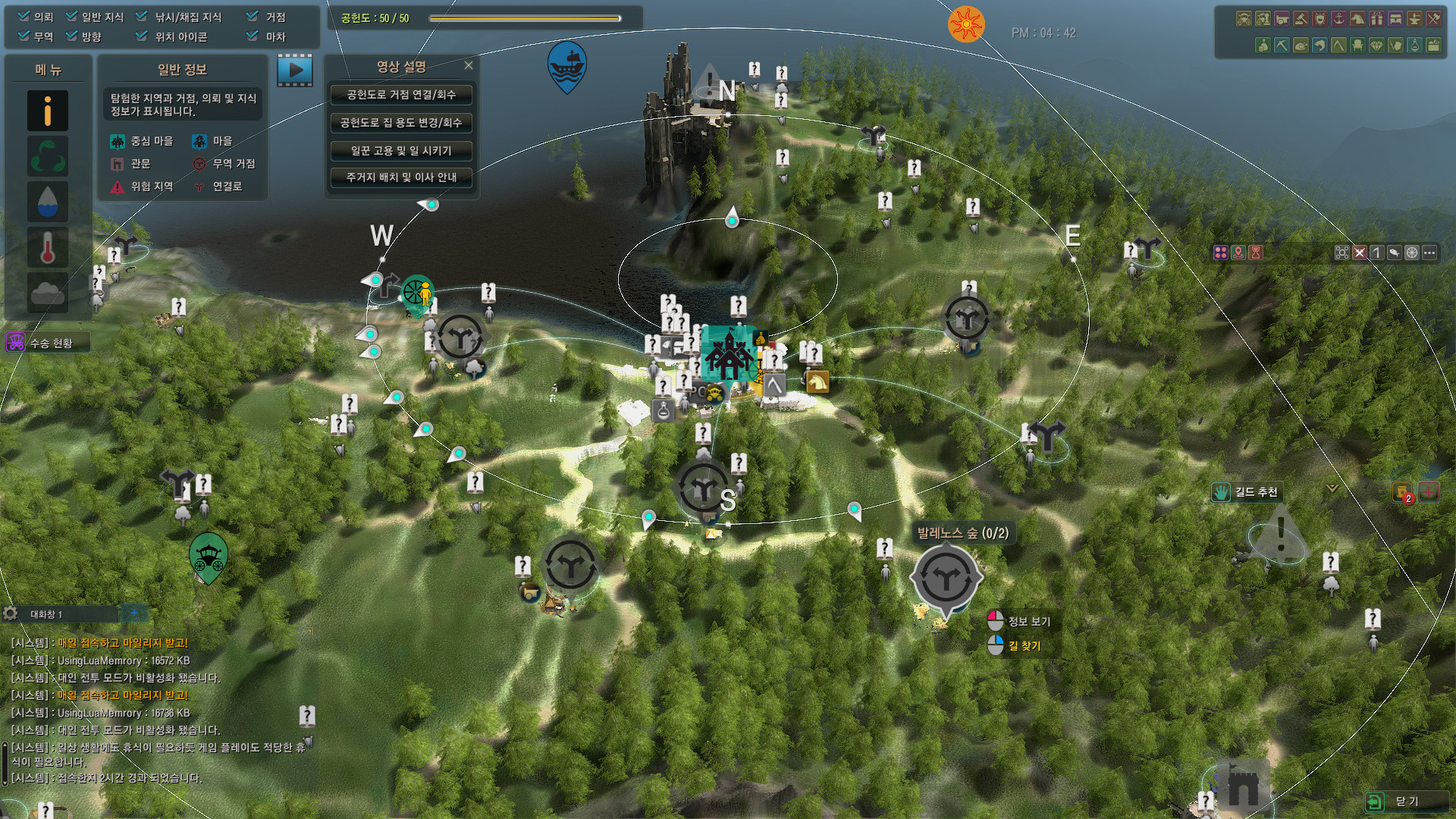Select the yellow info icon in the menu
The image size is (1456, 819).
(48, 111)
